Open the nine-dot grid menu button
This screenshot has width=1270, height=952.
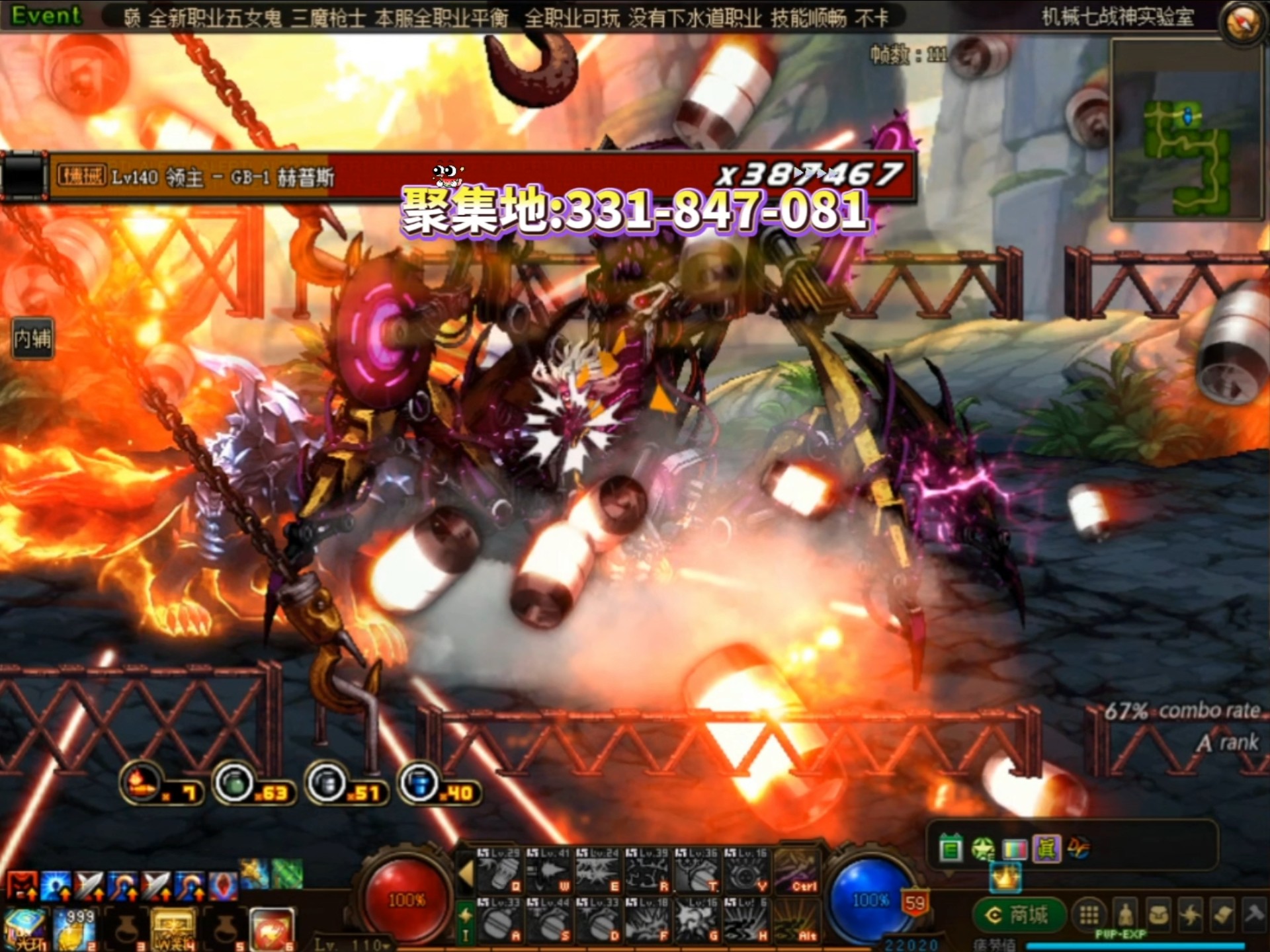pos(1089,916)
